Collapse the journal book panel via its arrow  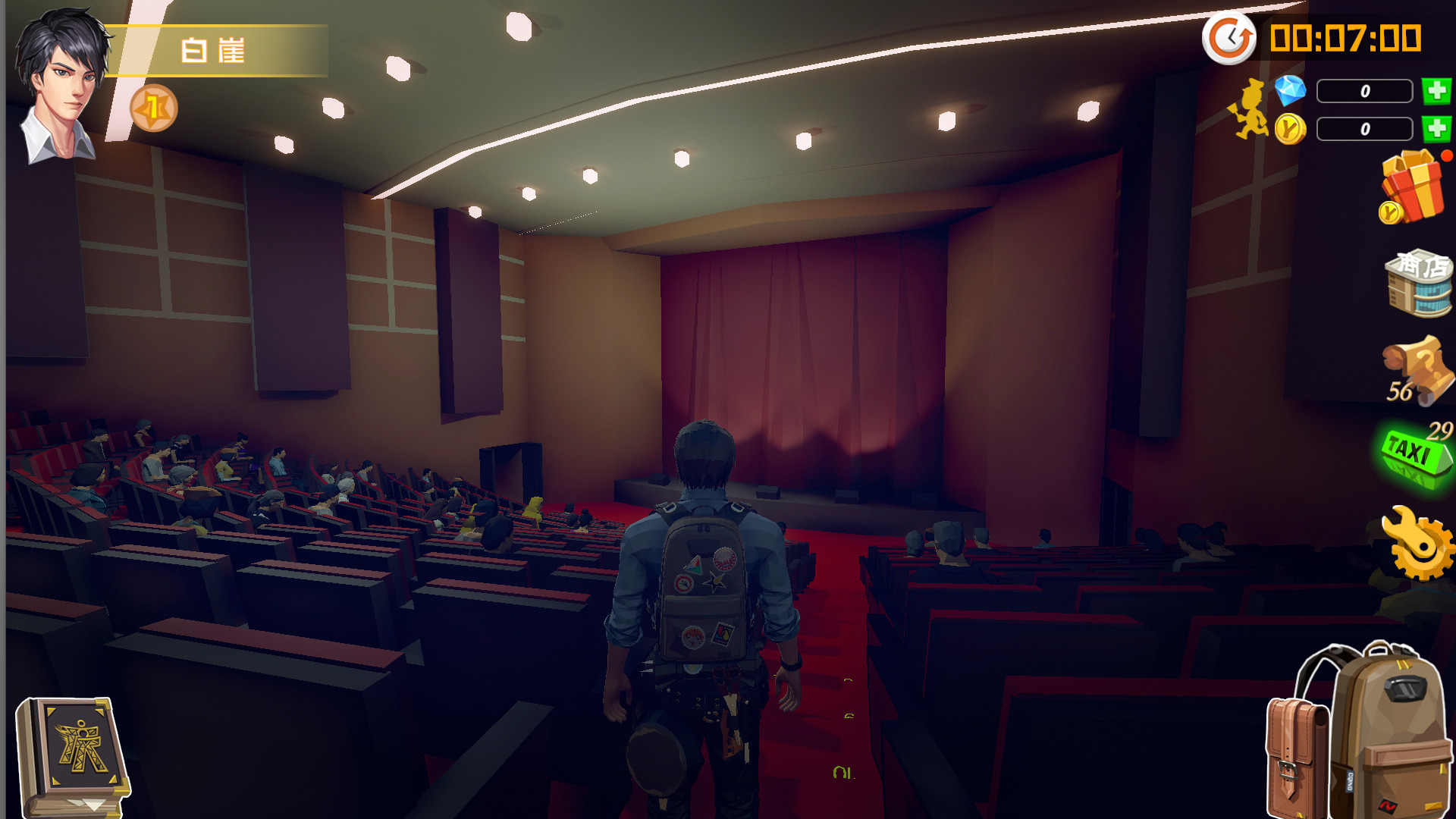point(93,804)
